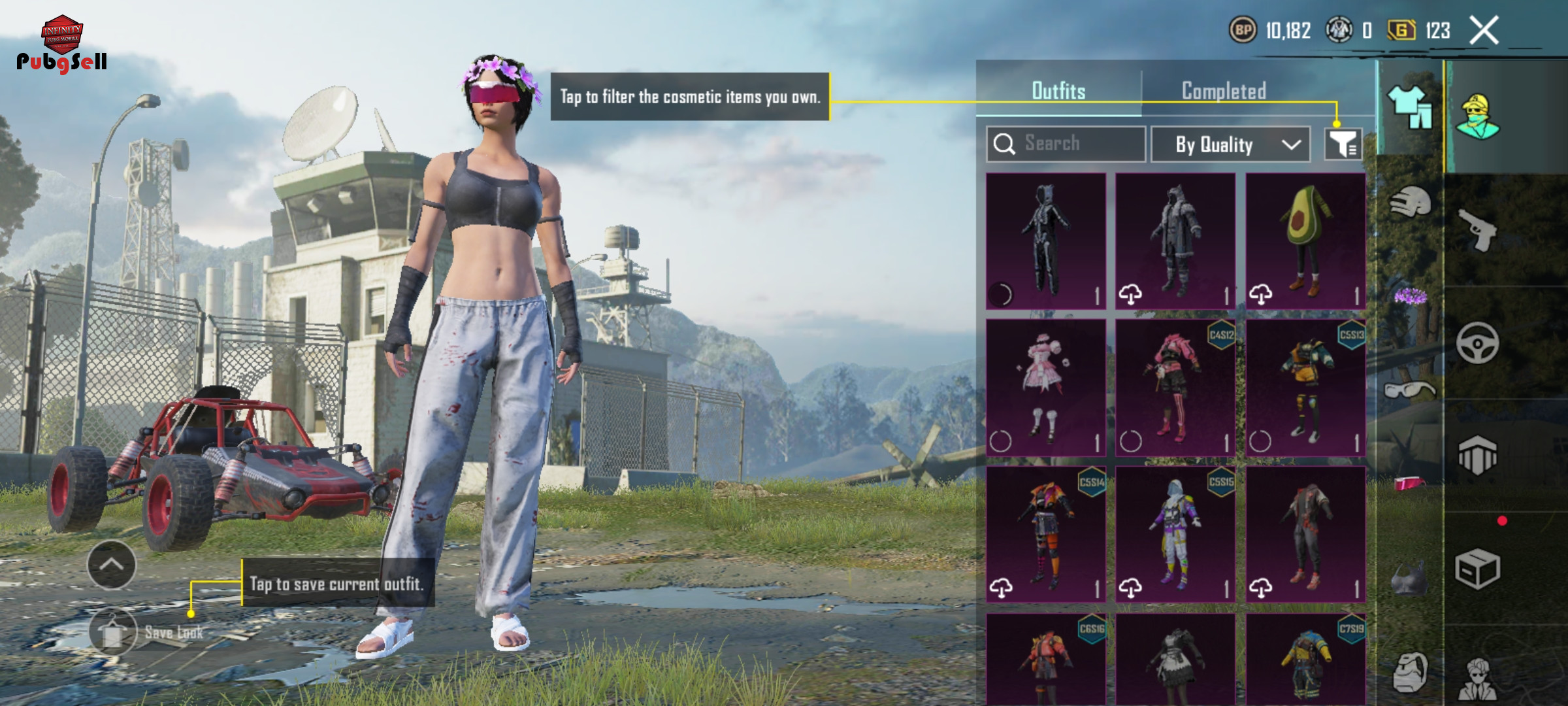Choose the C5S15 purple hooded outfit

(1175, 533)
